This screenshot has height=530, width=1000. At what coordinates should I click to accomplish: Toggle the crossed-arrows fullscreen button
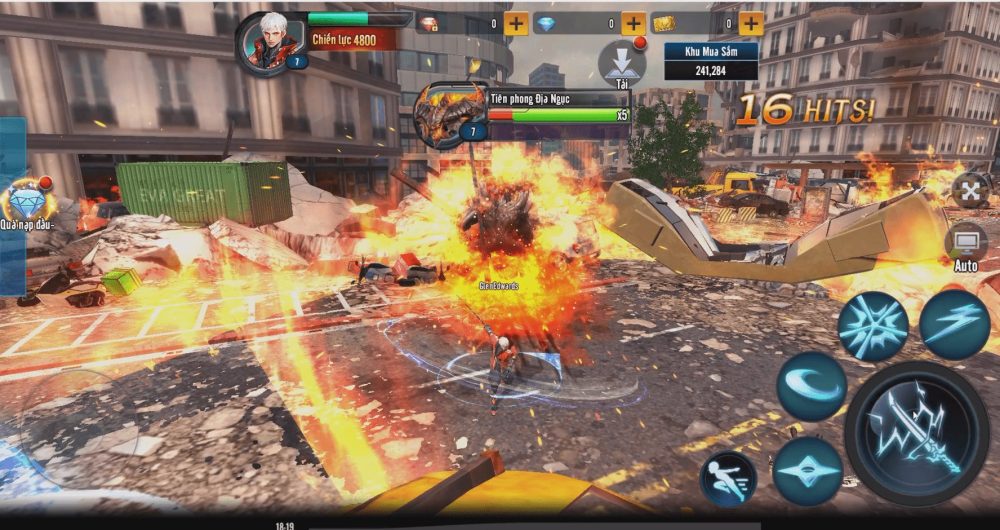point(969,189)
